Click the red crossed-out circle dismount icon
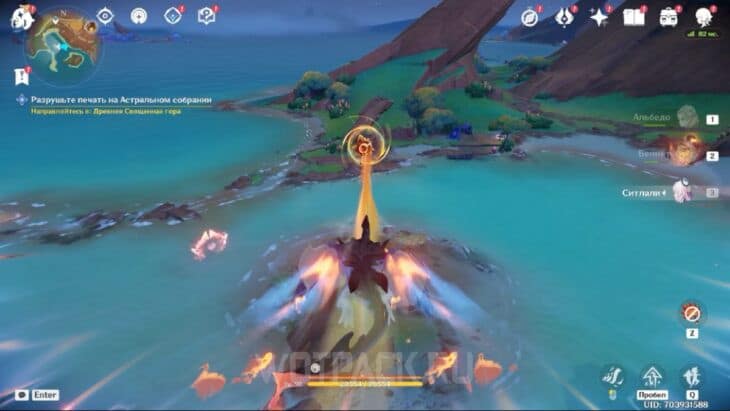This screenshot has width=730, height=411. [x=690, y=313]
